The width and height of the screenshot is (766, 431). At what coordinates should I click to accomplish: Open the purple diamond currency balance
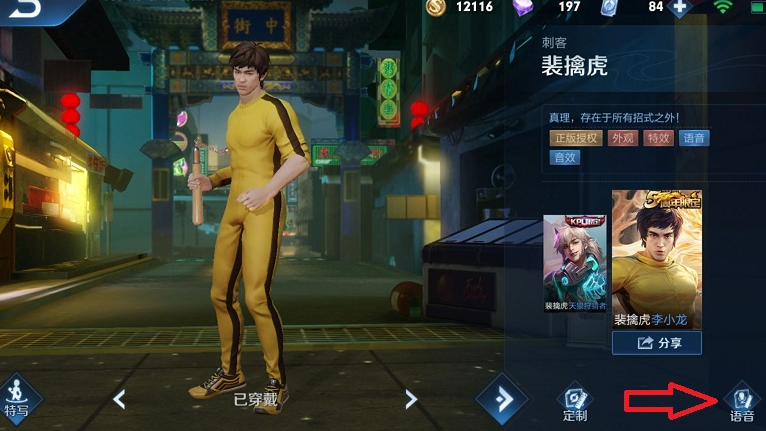[553, 8]
